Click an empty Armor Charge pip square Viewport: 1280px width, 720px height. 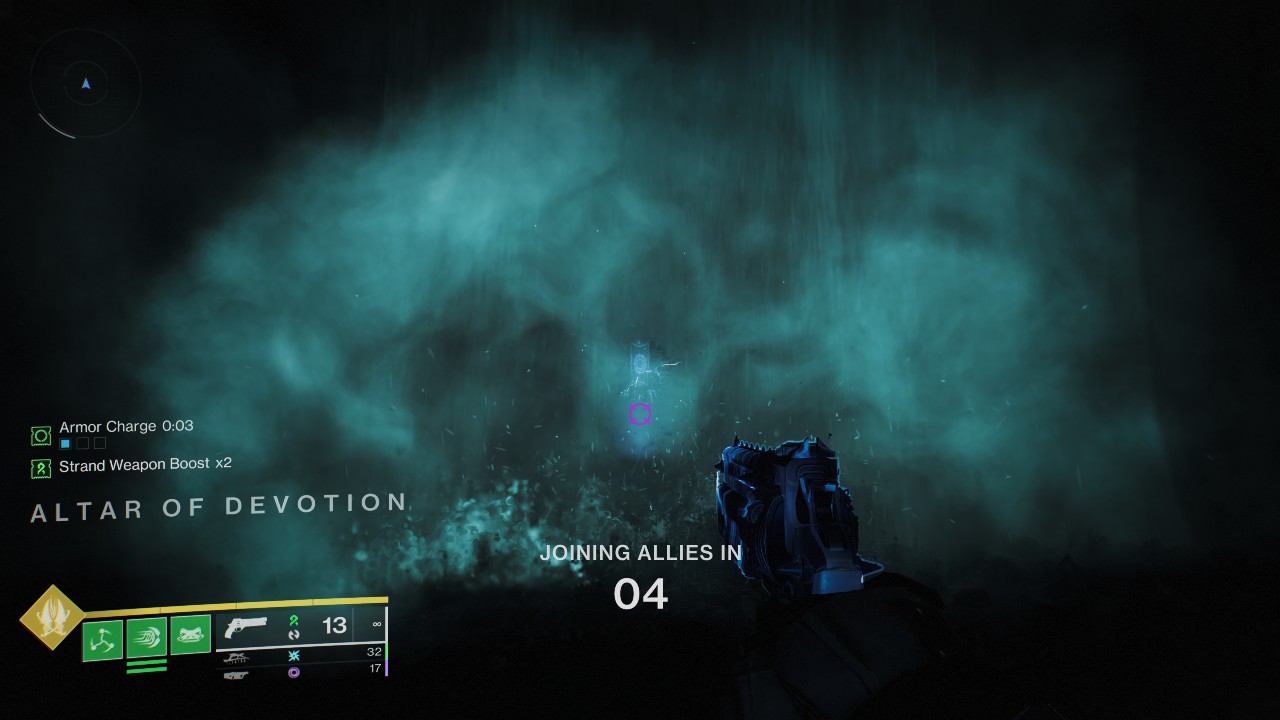tap(85, 443)
